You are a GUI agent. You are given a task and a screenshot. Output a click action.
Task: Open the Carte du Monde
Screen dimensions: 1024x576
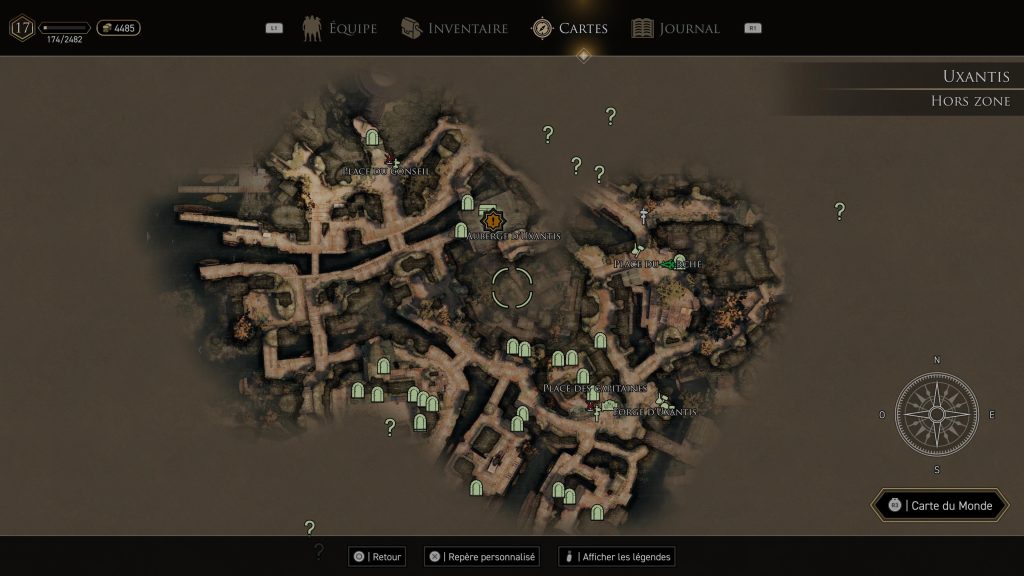(x=939, y=505)
